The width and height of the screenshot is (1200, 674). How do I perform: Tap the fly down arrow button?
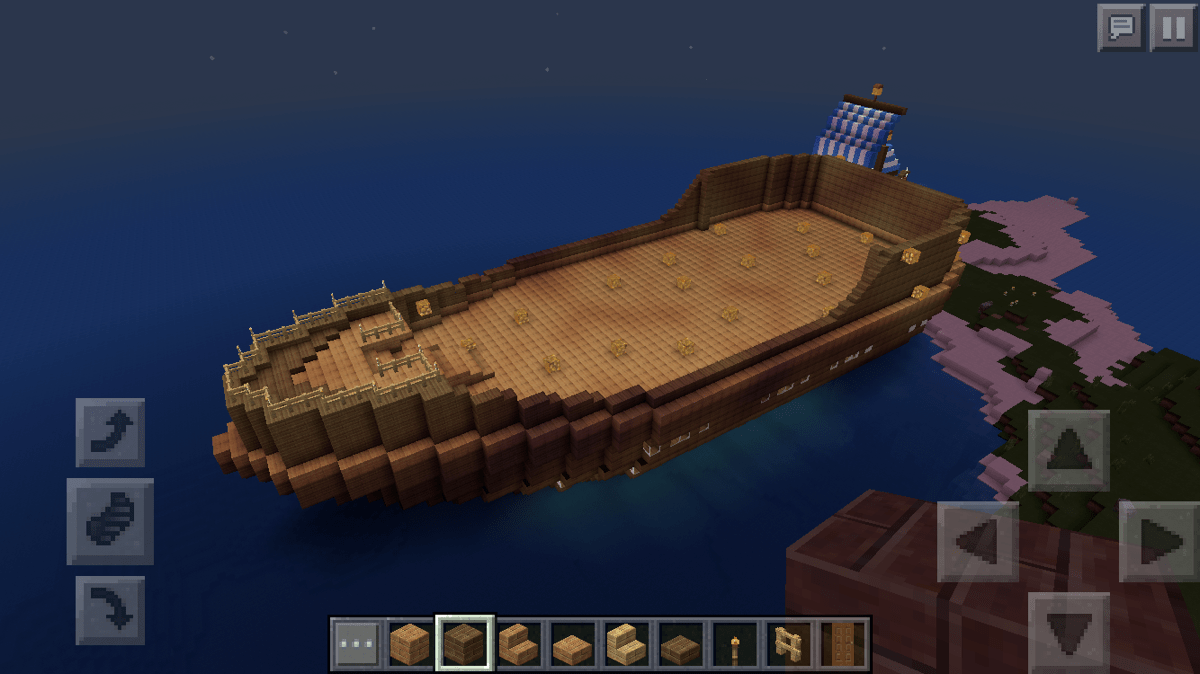pyautogui.click(x=110, y=609)
